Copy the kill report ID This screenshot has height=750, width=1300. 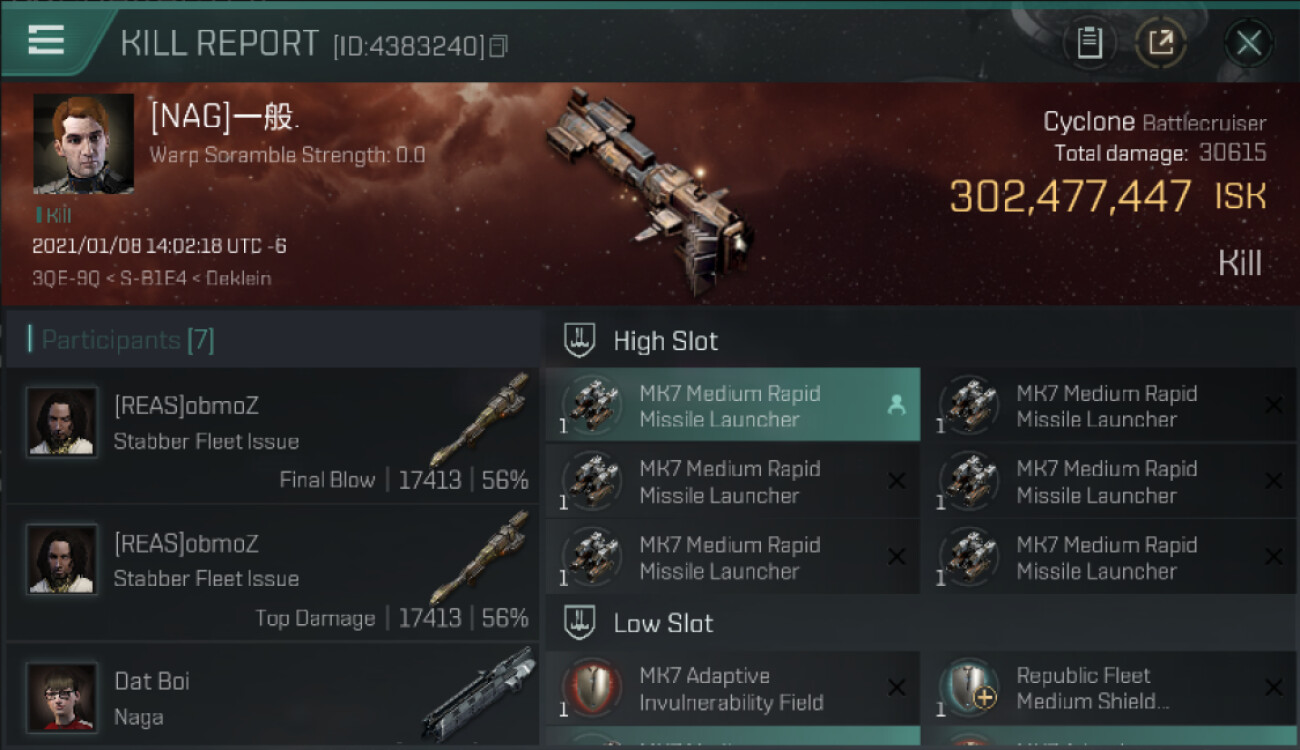[x=498, y=46]
